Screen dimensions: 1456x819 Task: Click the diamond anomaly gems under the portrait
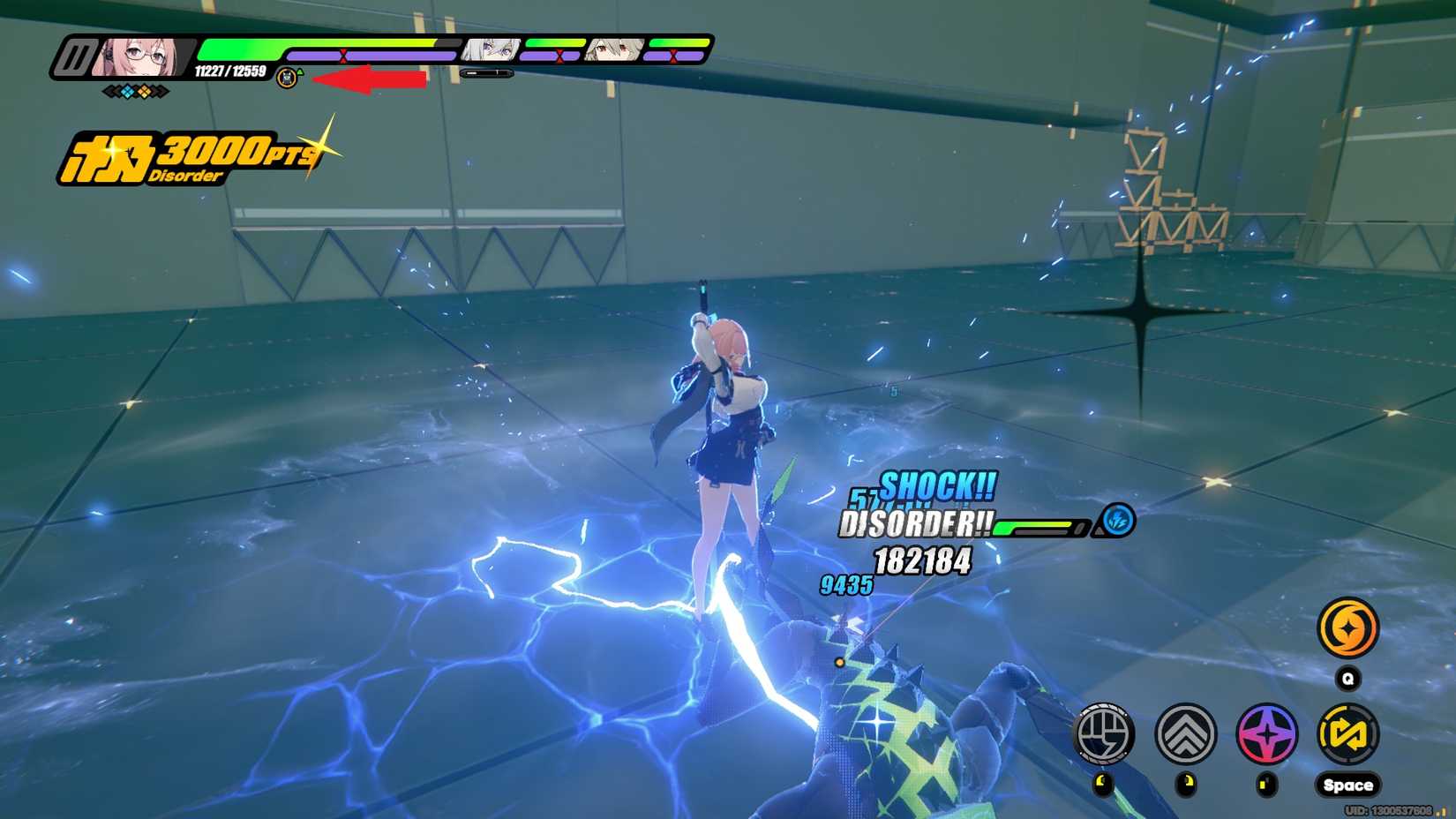[134, 89]
